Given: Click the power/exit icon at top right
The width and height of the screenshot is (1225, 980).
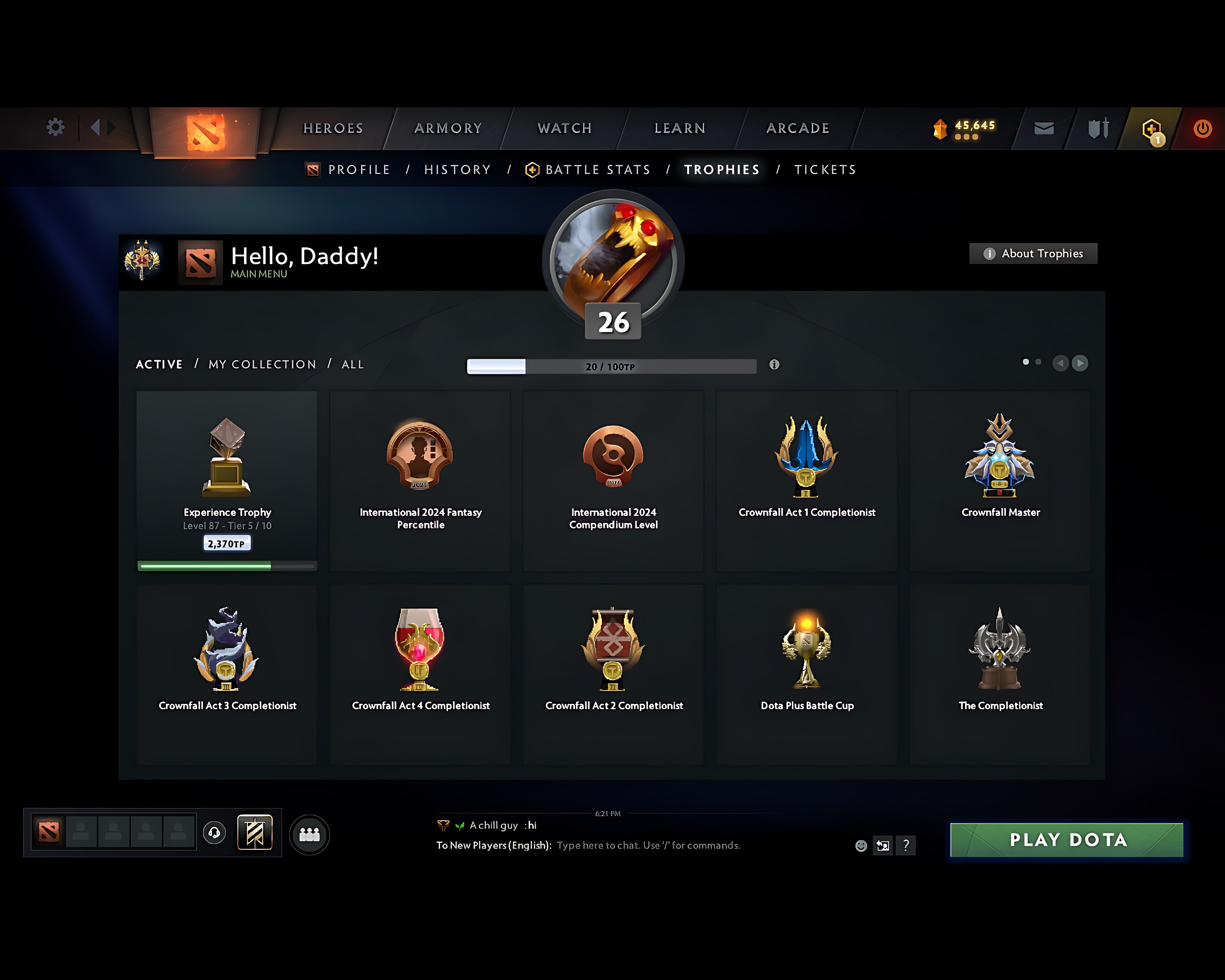Looking at the screenshot, I should 1202,128.
